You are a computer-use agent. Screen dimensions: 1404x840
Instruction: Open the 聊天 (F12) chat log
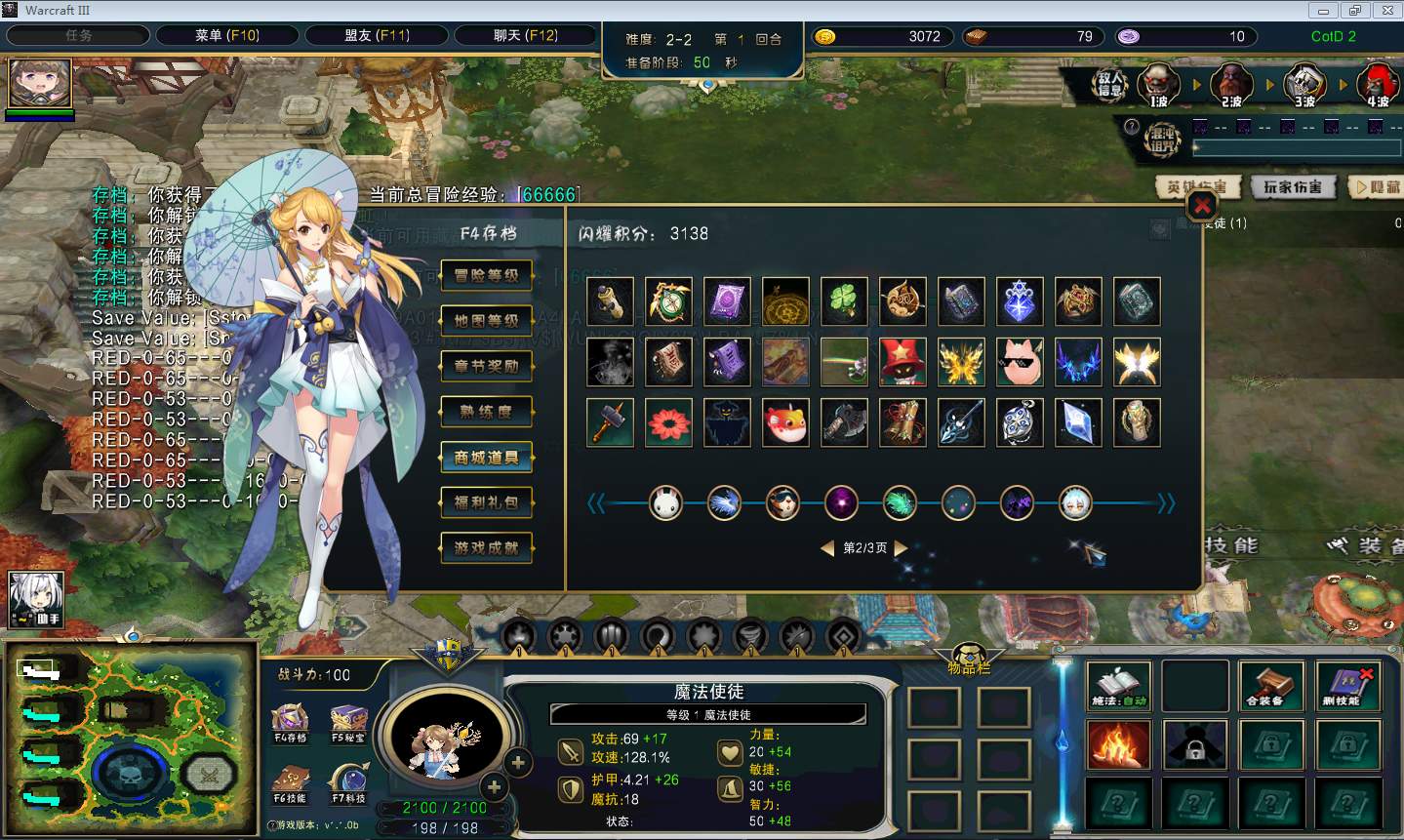(525, 36)
